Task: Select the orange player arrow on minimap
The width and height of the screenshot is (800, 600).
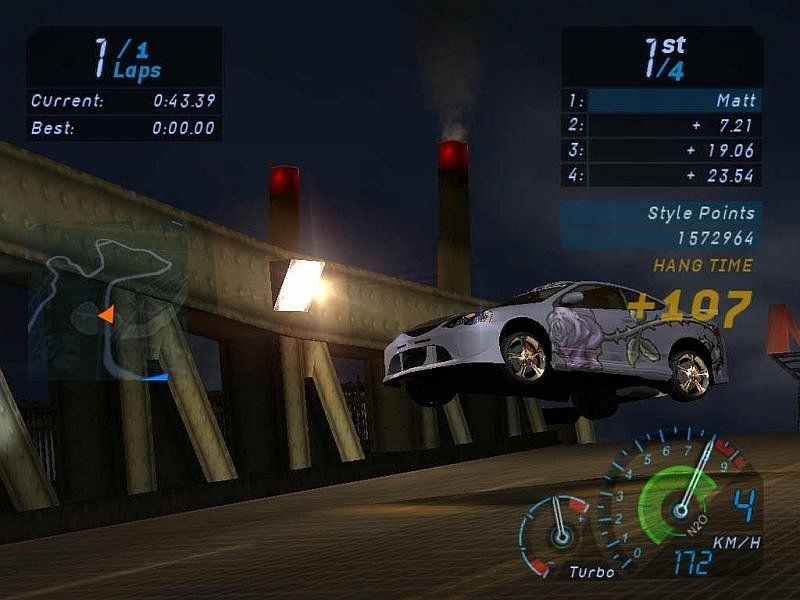Action: (105, 316)
